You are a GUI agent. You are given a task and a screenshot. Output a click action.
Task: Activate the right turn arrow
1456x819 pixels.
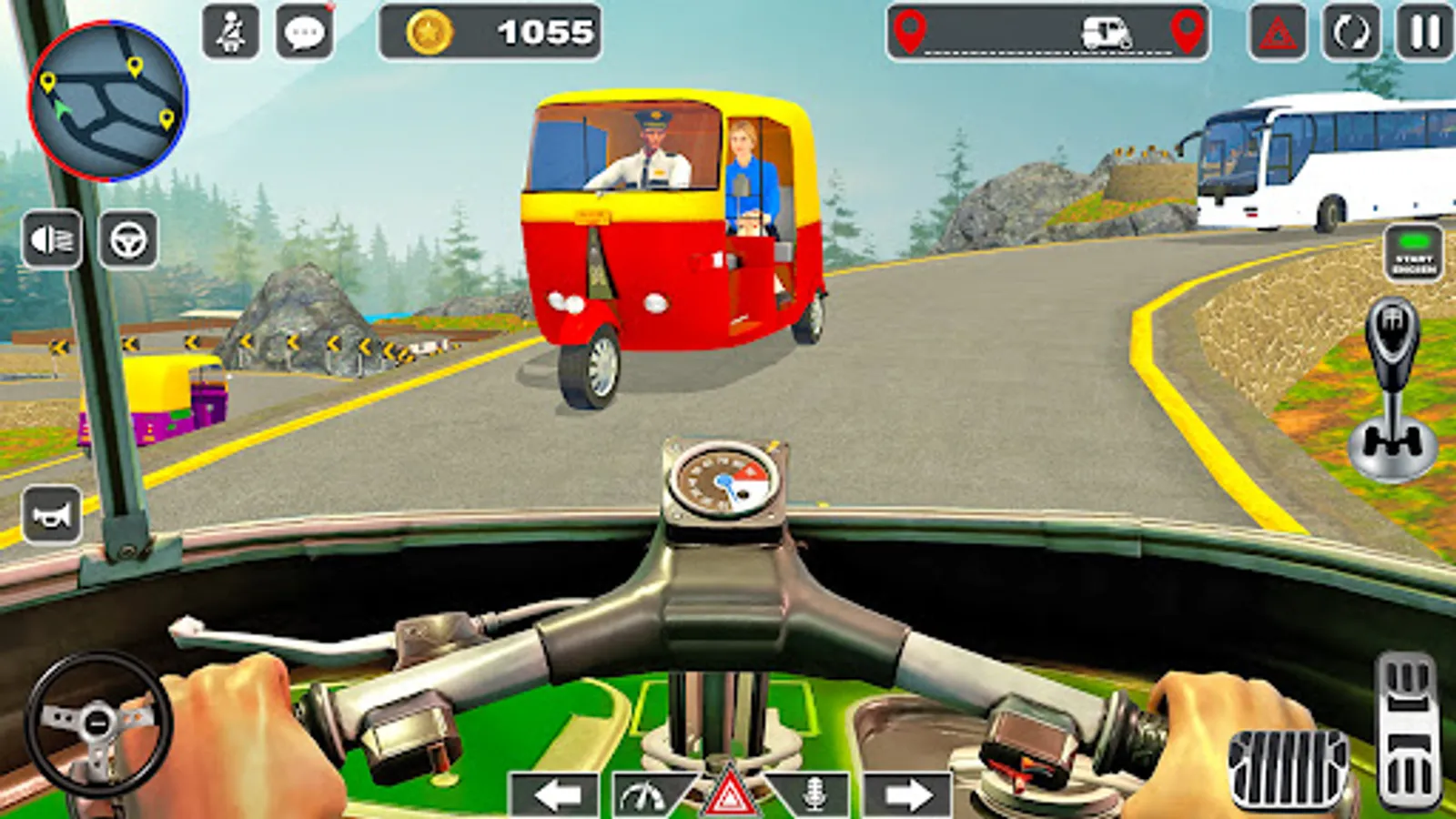[x=906, y=795]
